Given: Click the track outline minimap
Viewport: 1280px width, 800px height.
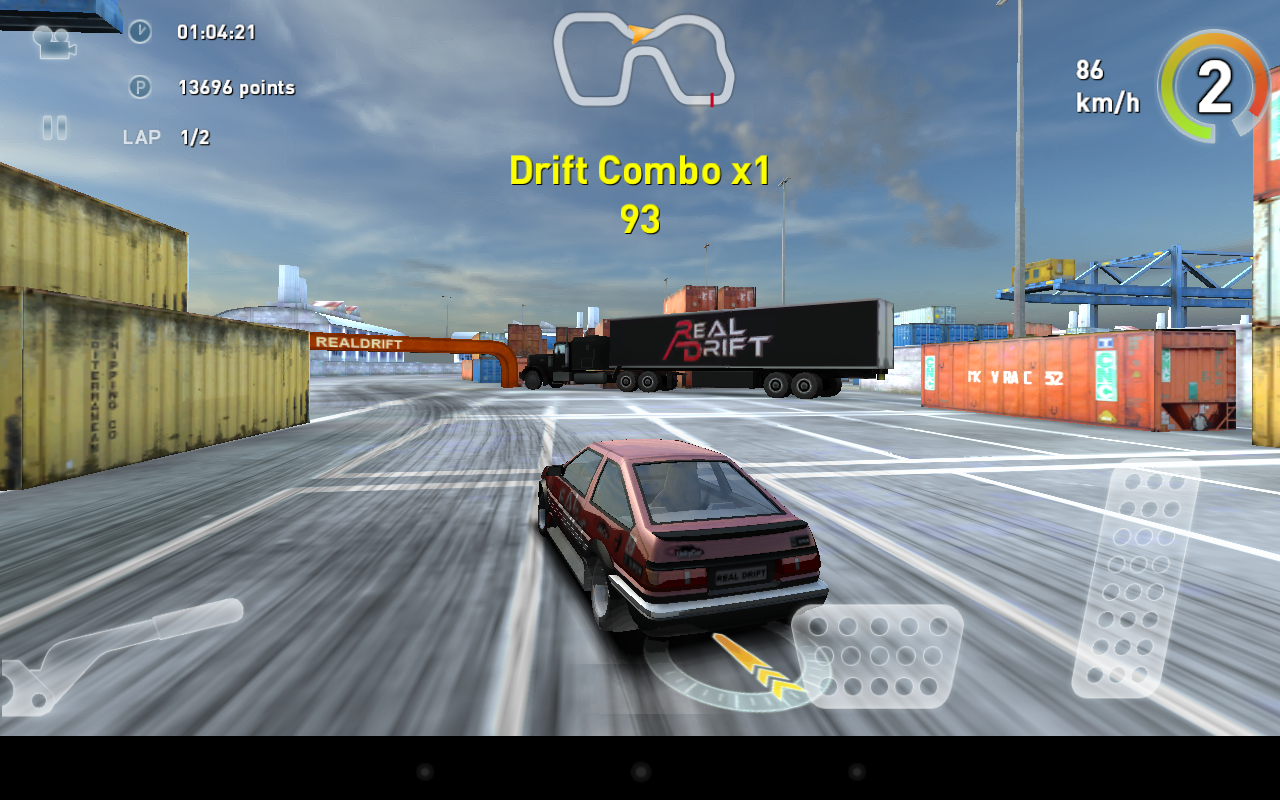Looking at the screenshot, I should coord(644,60).
